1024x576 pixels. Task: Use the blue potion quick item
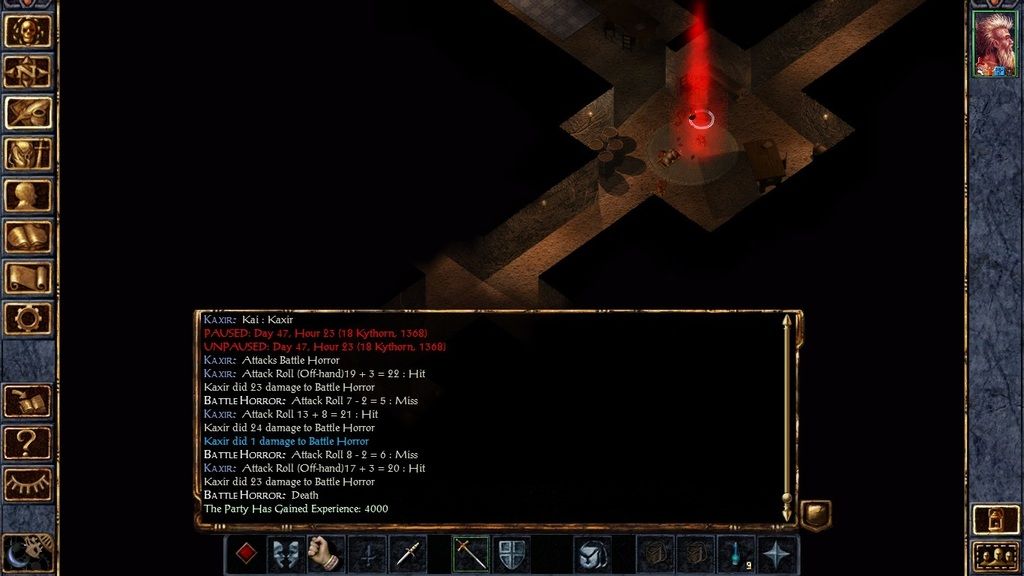(738, 554)
